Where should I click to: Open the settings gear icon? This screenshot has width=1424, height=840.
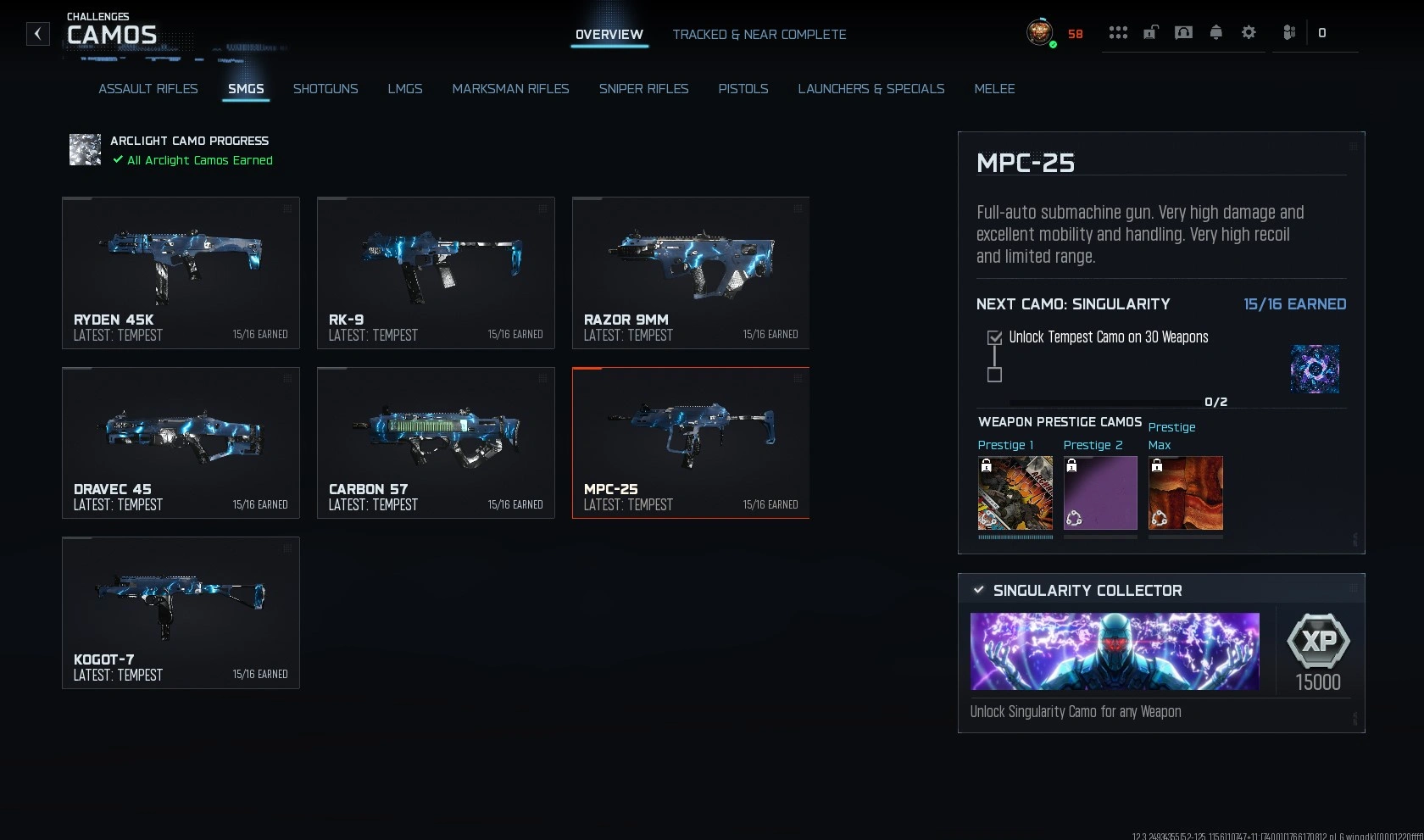(1248, 32)
